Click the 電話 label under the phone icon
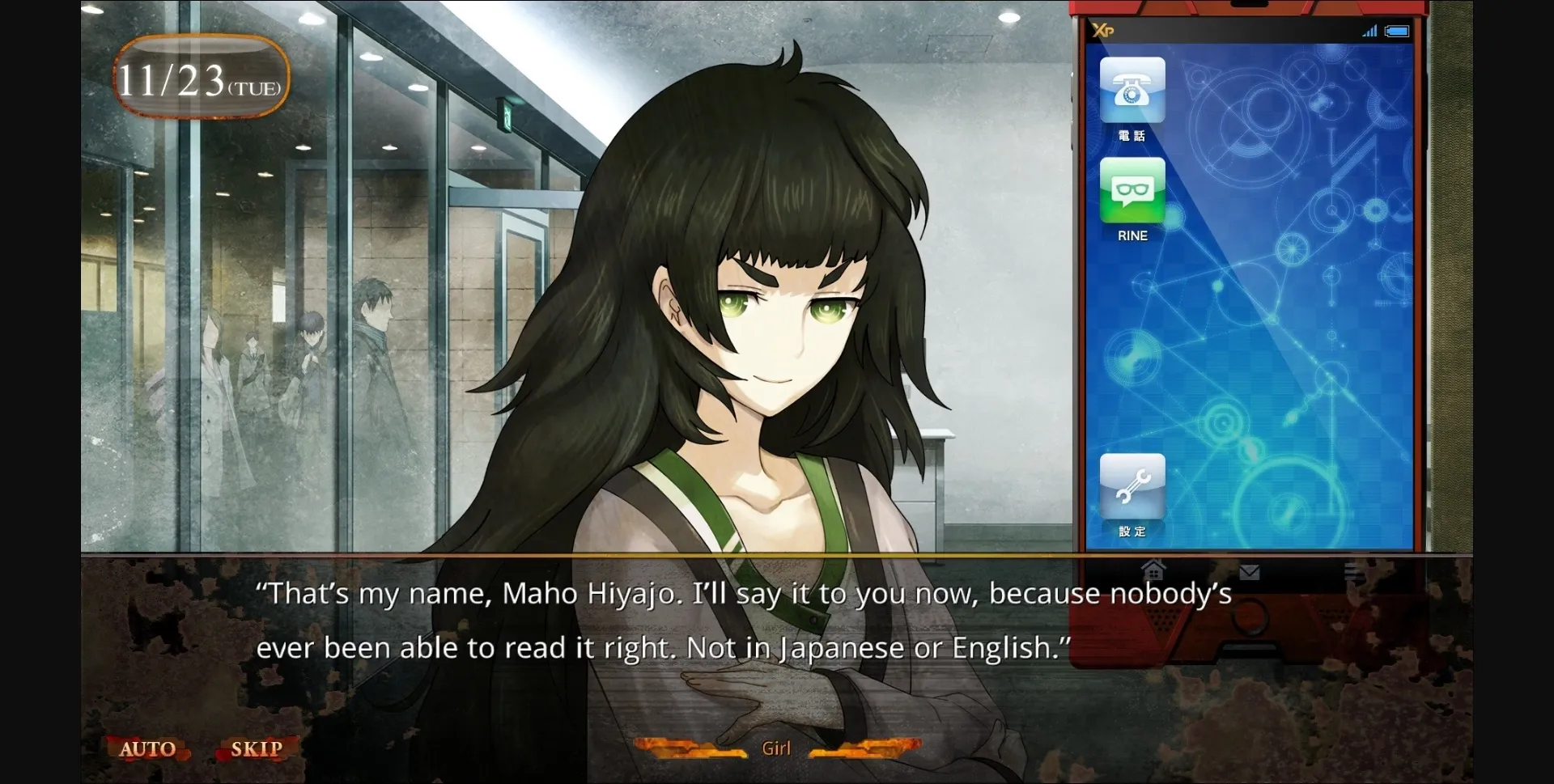 [x=1132, y=135]
